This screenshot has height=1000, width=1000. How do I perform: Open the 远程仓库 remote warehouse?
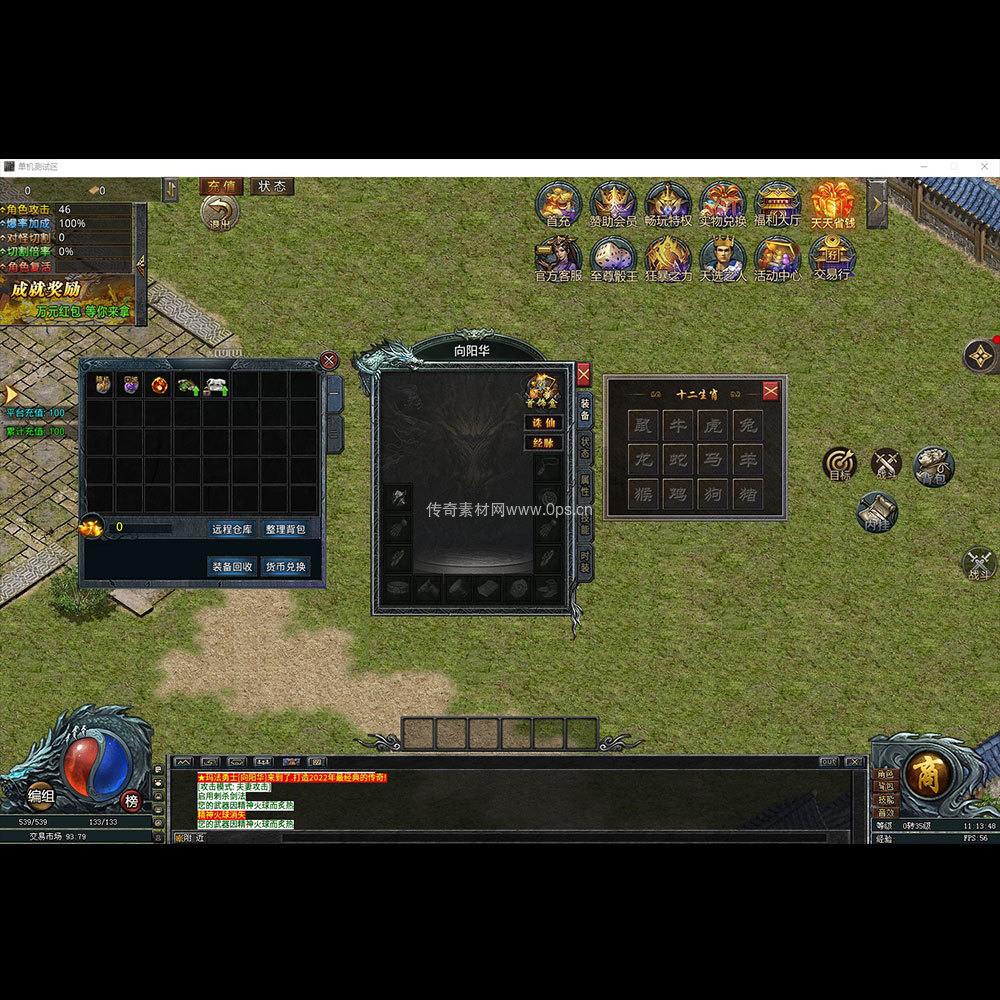point(232,529)
